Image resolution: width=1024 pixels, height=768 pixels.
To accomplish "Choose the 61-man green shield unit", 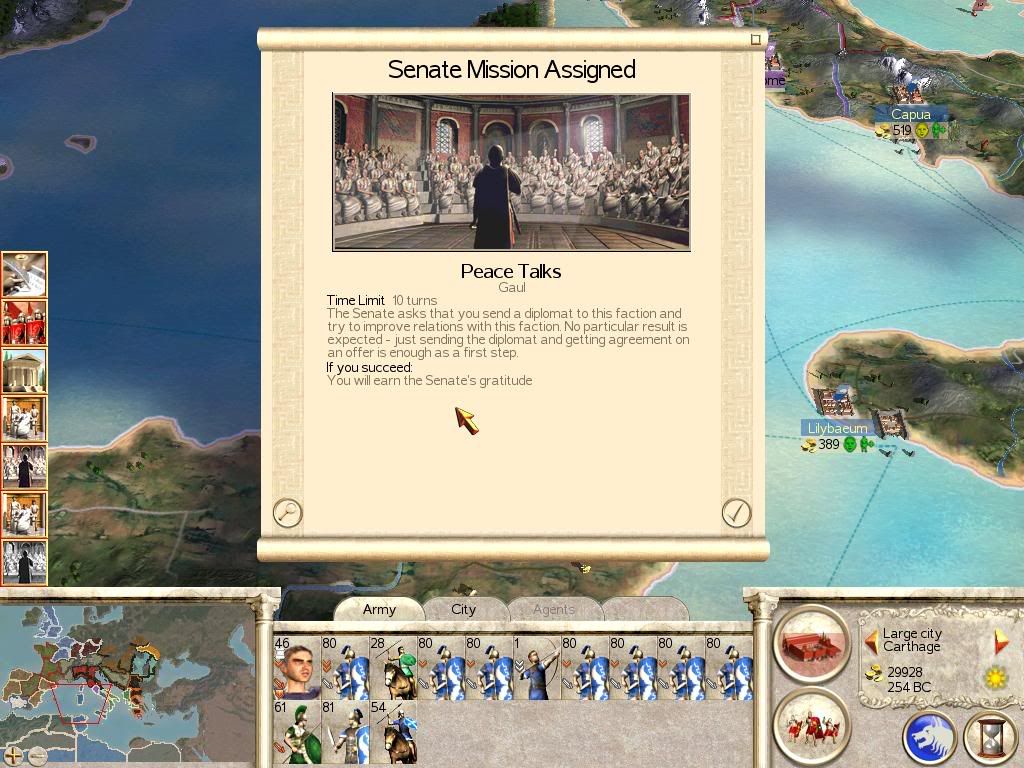I will 296,732.
